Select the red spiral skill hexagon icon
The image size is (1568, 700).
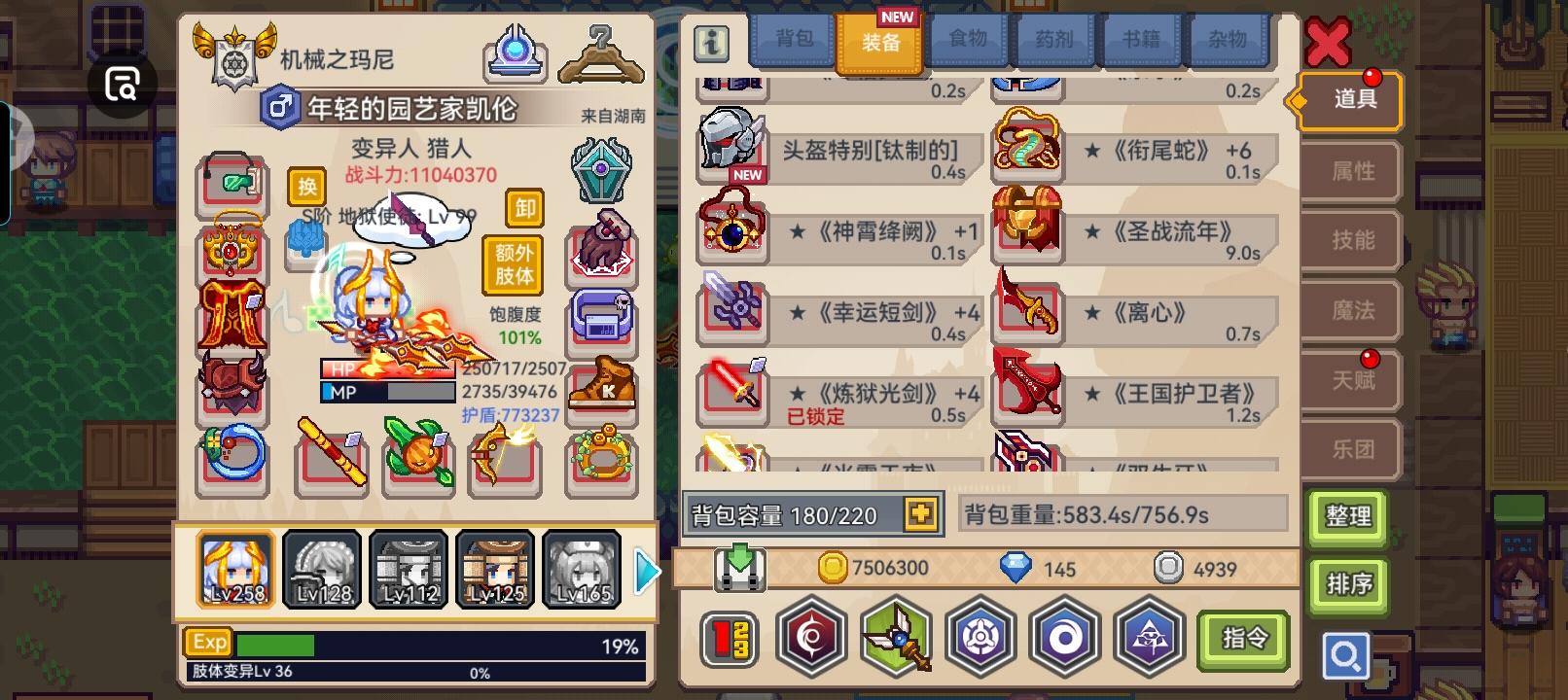coord(812,637)
